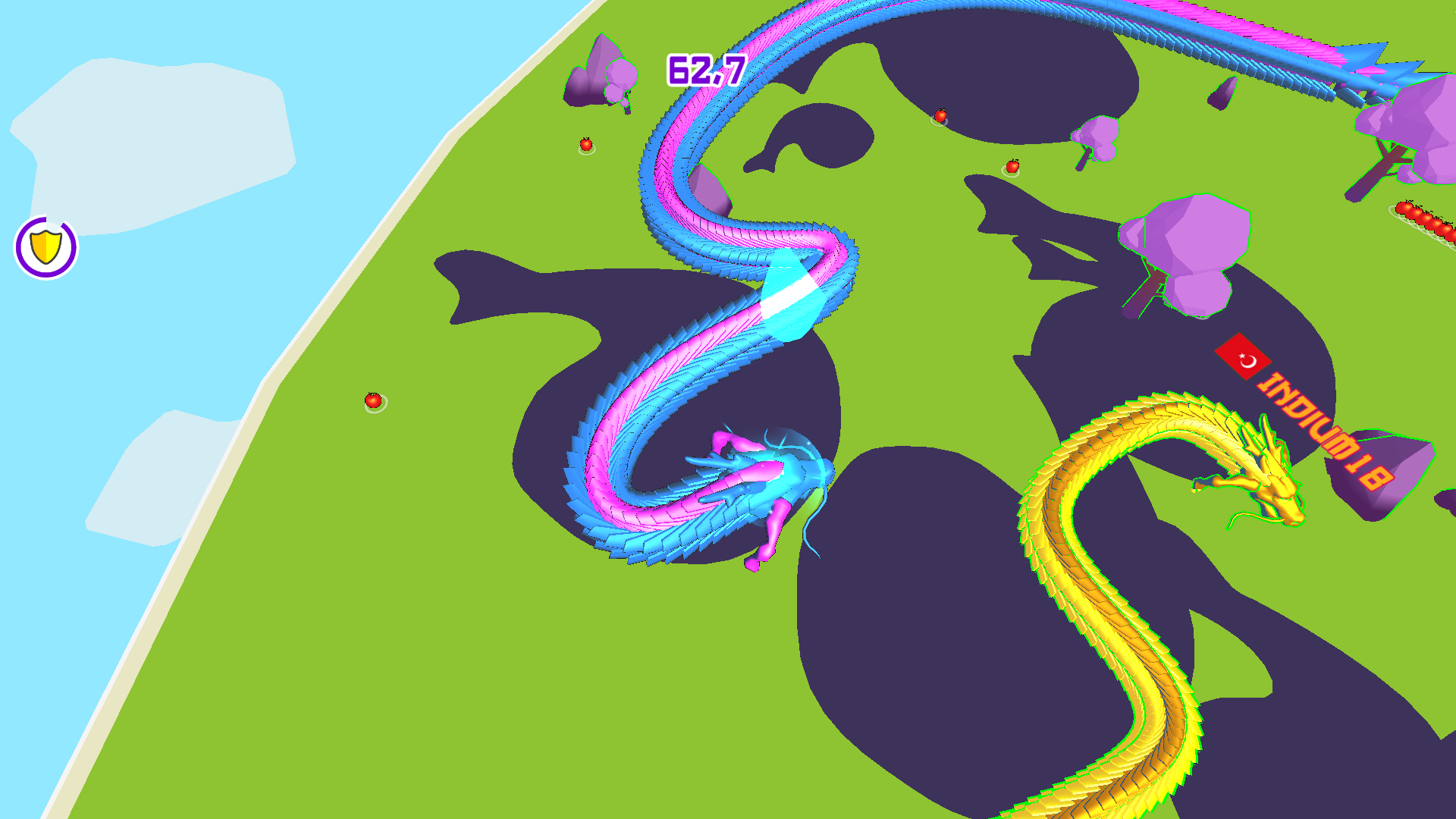Screen dimensions: 1456x819
Task: Click the apple near the right-side tree
Action: (1014, 165)
